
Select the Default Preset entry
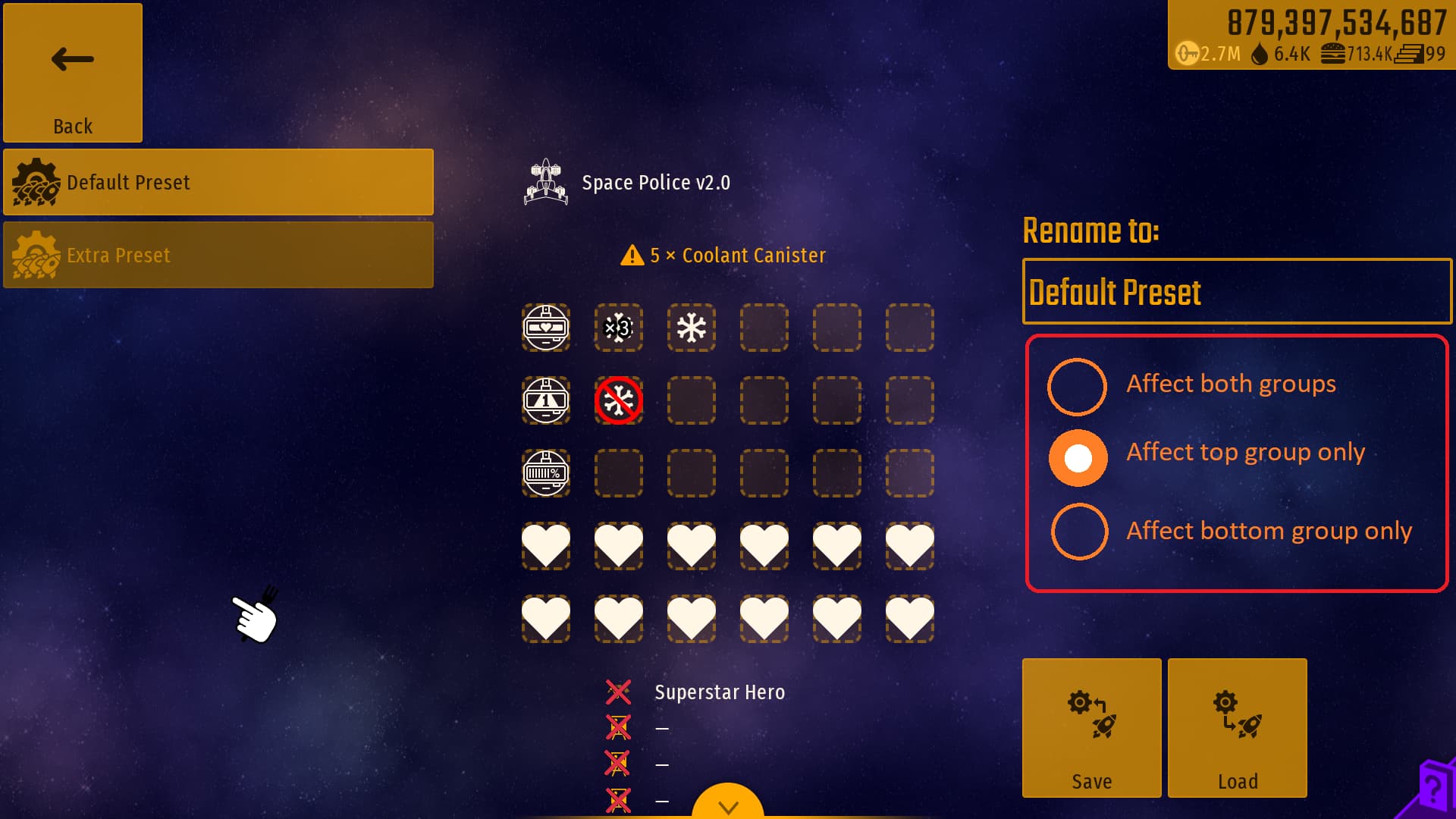click(x=218, y=182)
